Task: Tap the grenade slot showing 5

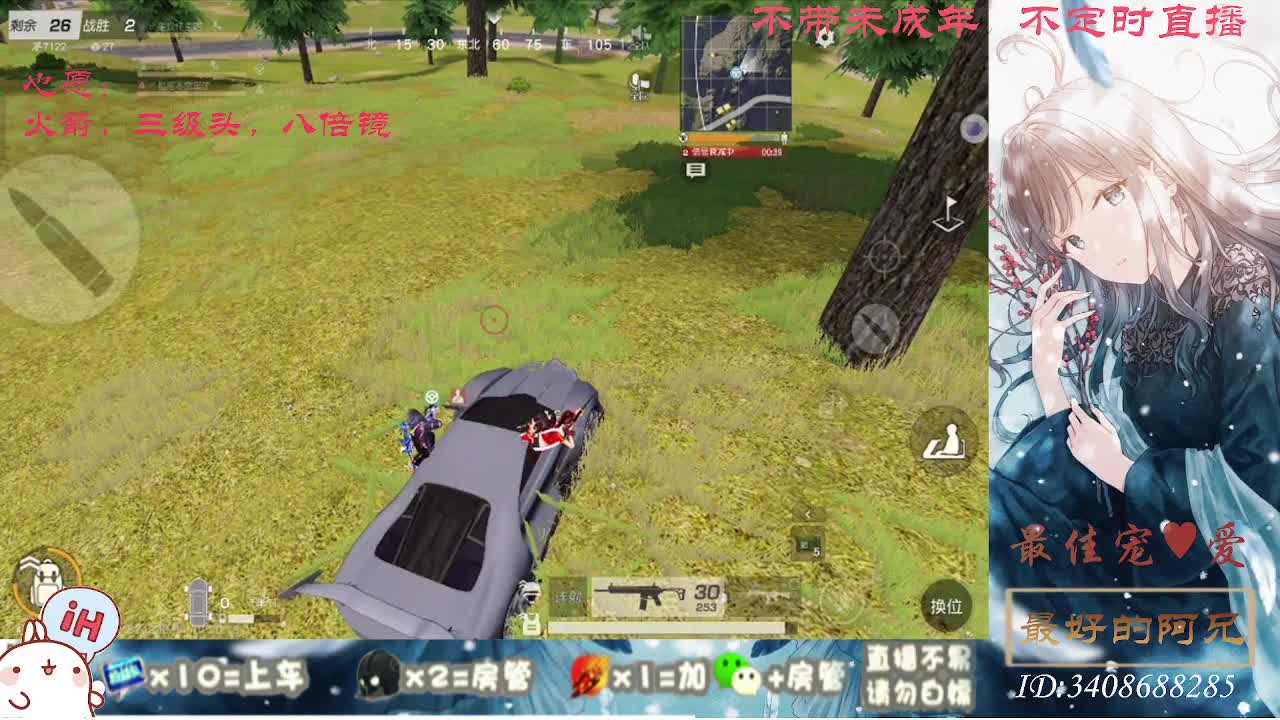Action: pos(808,544)
